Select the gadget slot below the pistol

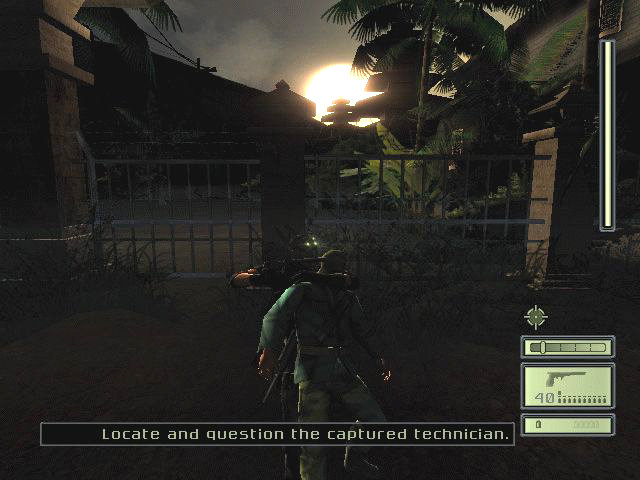tap(567, 425)
